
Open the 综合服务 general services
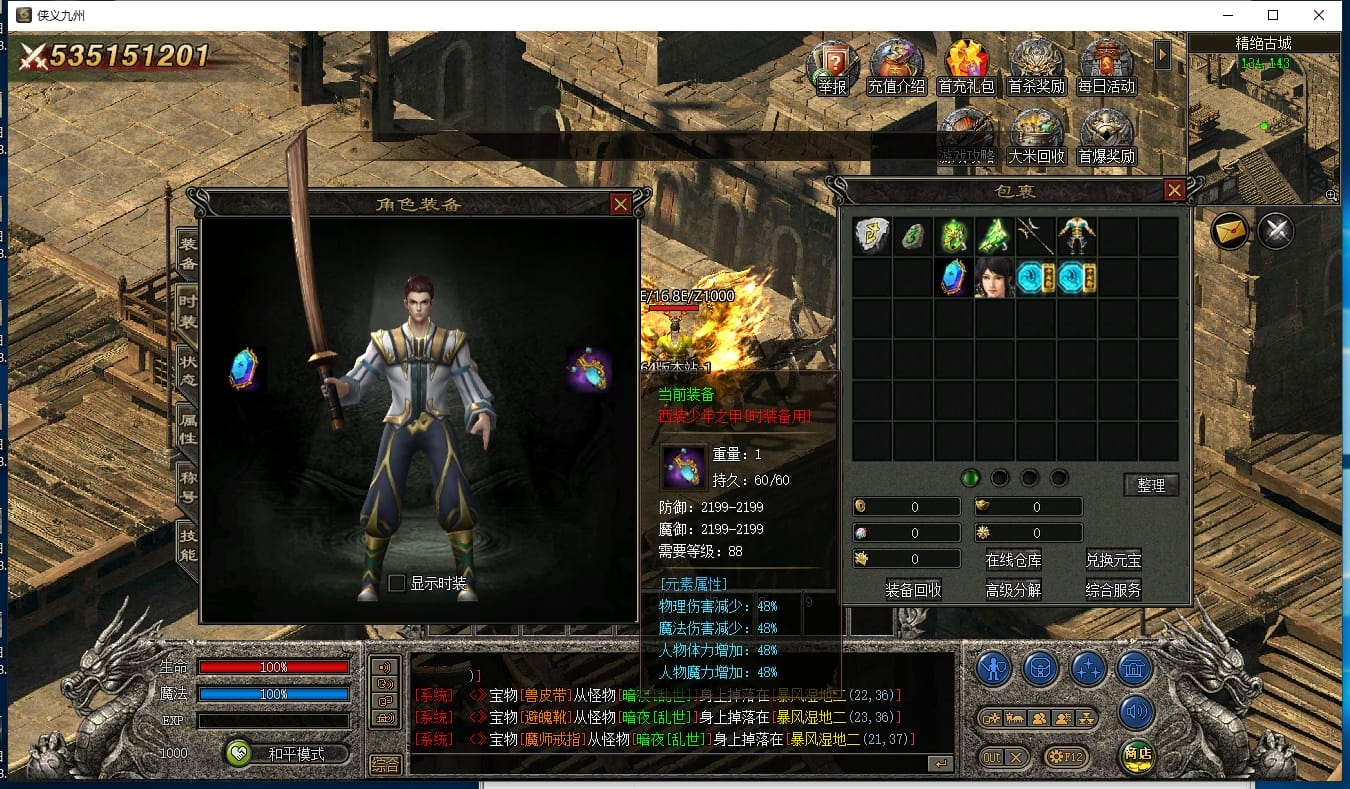(x=1113, y=590)
